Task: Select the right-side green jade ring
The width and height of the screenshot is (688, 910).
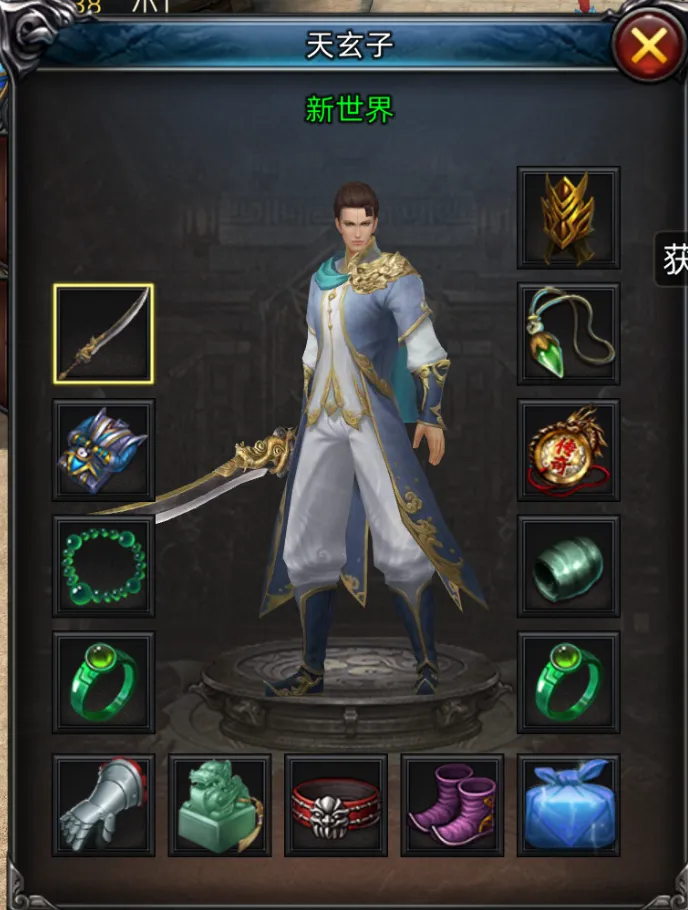Action: pos(568,682)
